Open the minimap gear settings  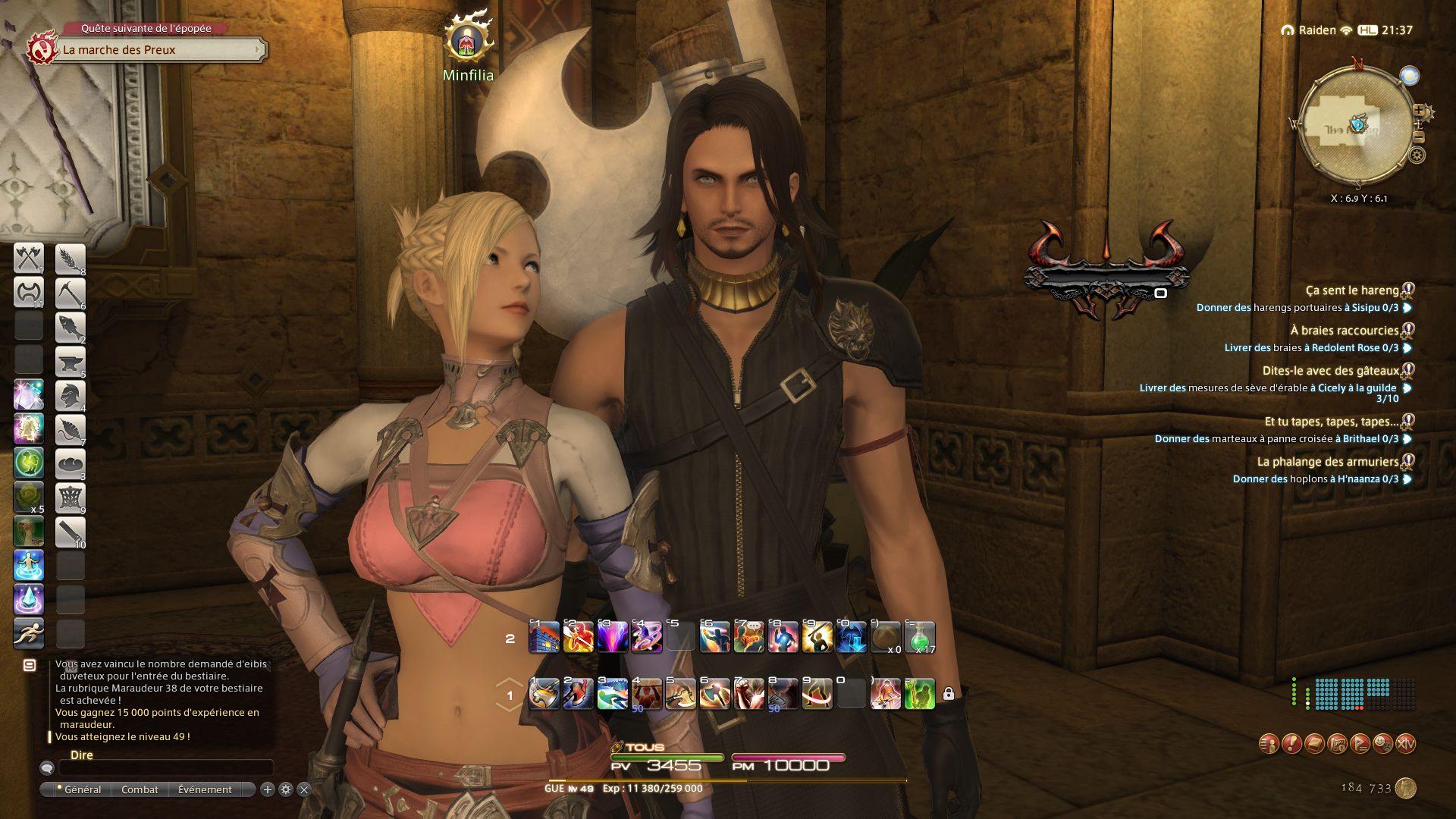(x=1417, y=155)
